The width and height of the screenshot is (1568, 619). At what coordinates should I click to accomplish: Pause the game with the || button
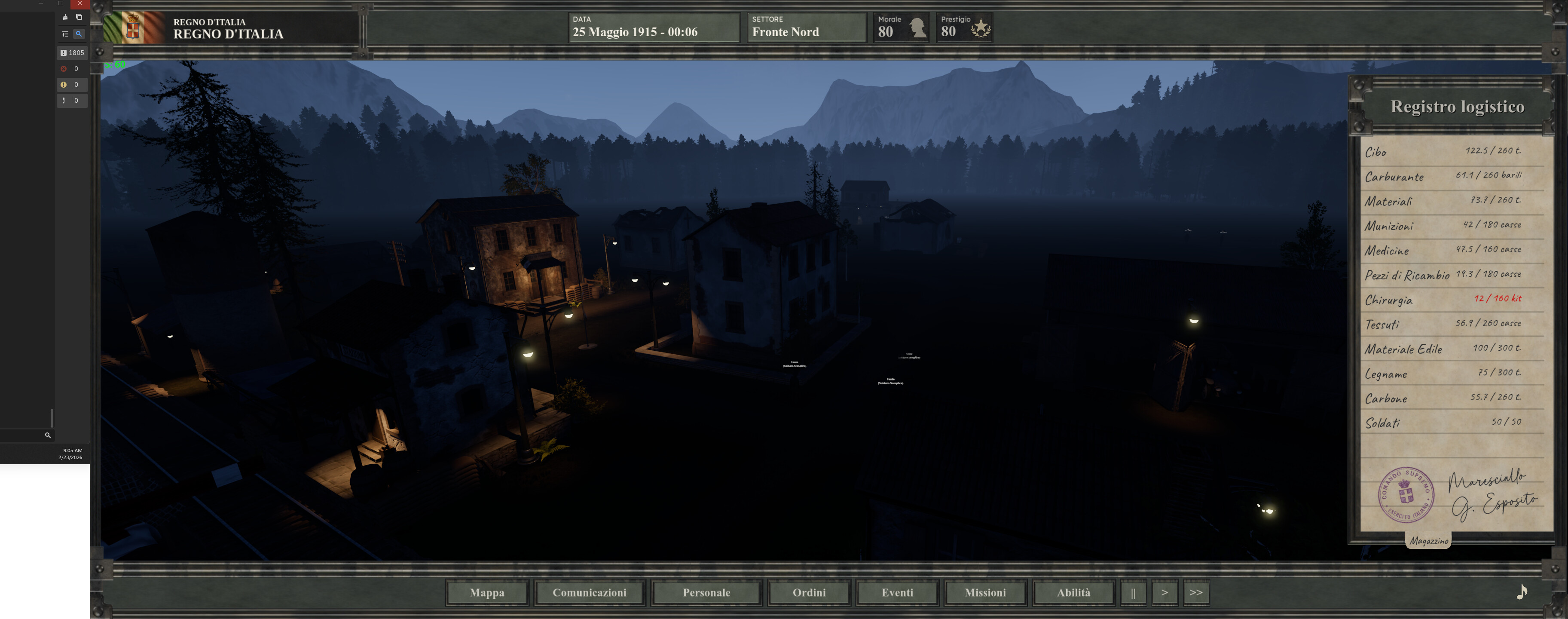pos(1133,592)
